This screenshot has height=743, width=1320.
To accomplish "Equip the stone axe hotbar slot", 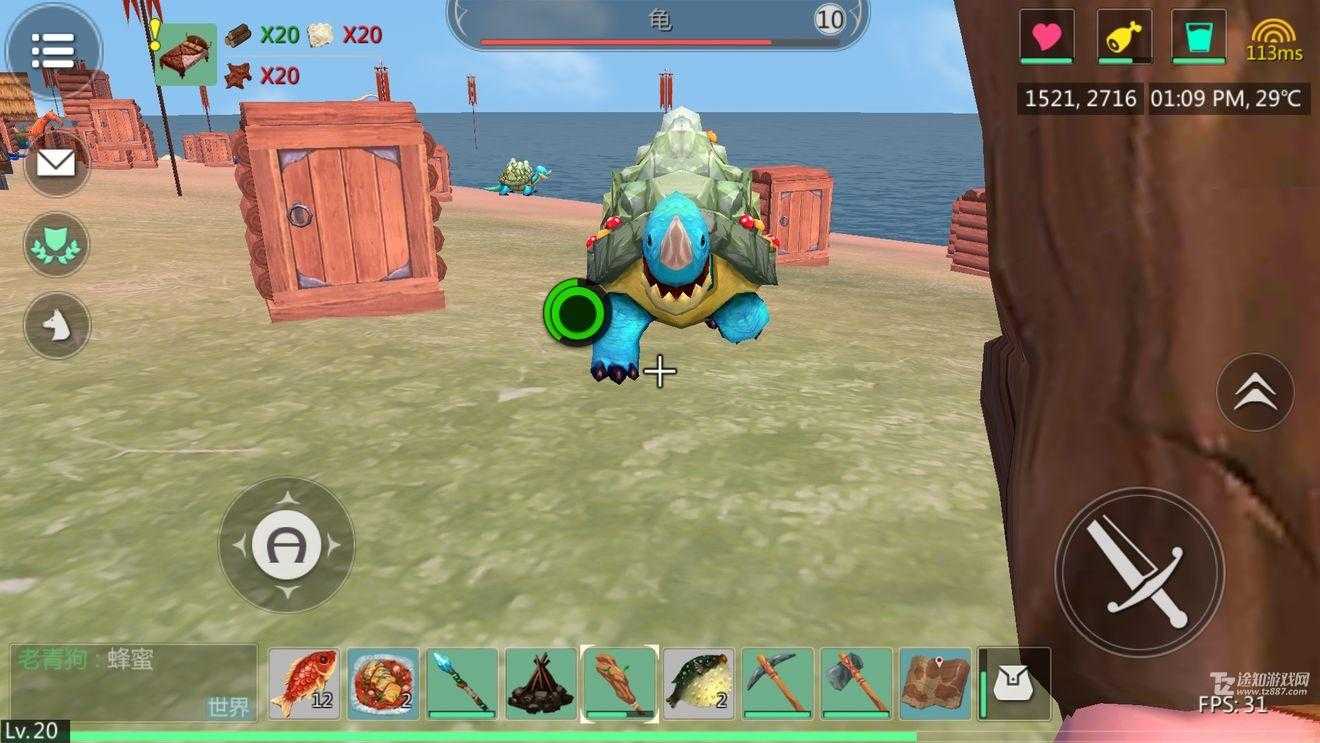I will [x=857, y=684].
